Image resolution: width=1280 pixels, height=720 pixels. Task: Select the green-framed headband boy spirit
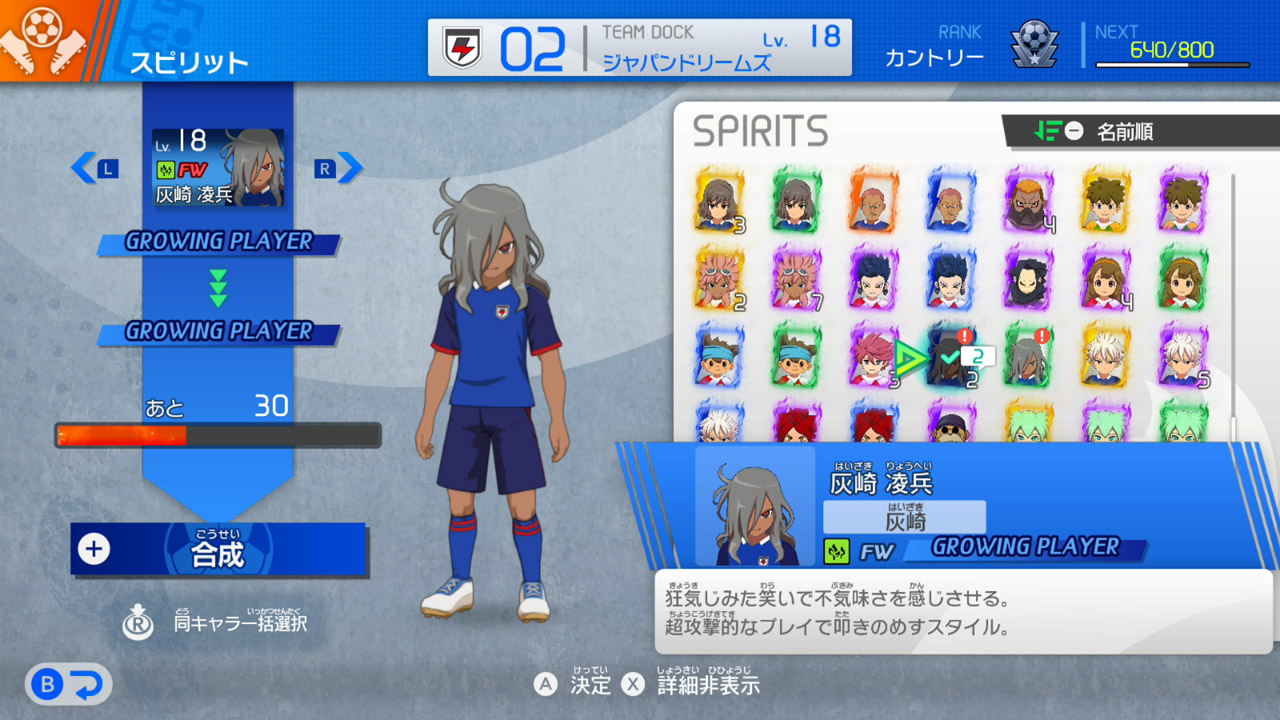795,357
